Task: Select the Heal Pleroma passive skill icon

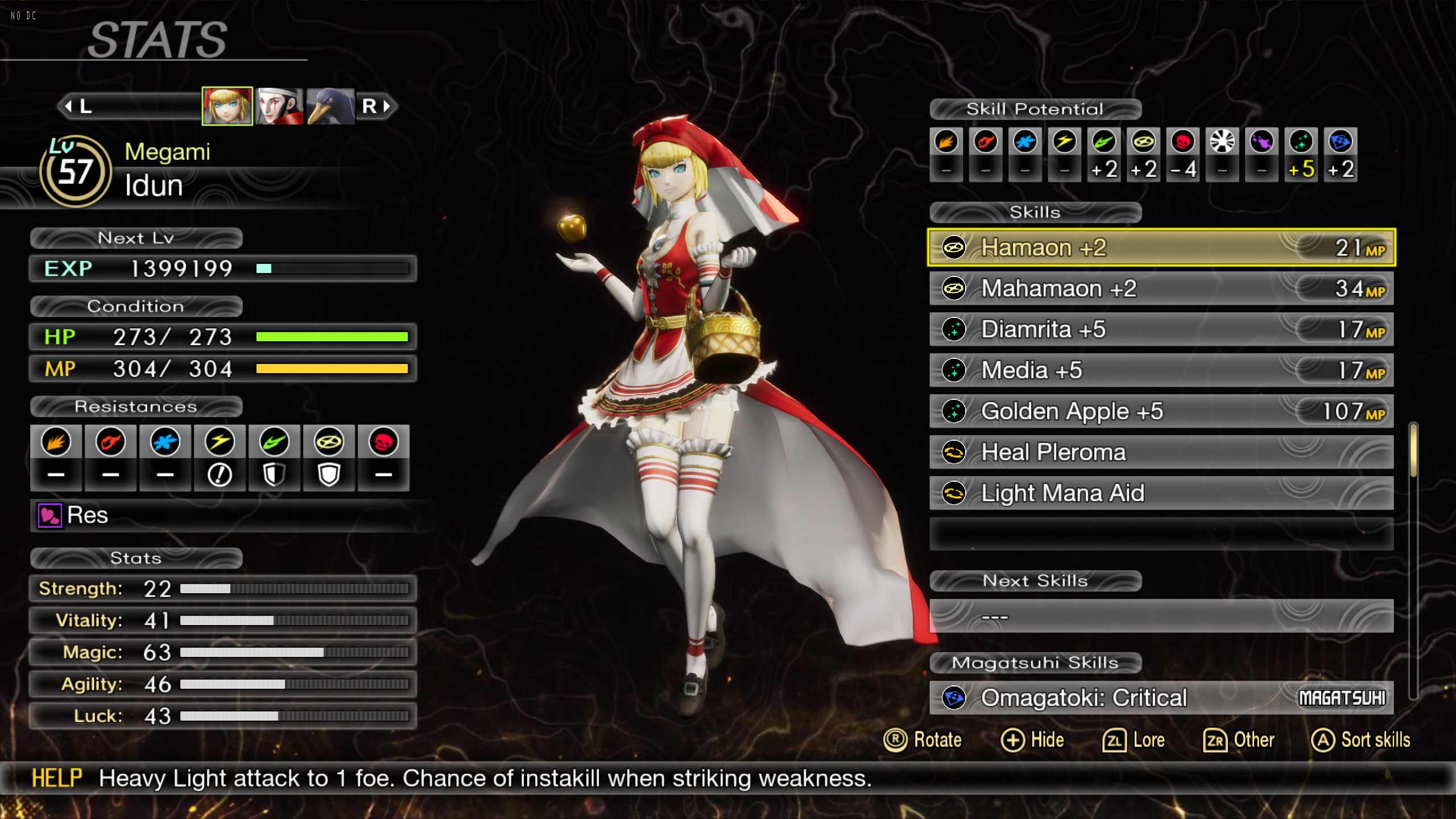Action: pos(954,452)
